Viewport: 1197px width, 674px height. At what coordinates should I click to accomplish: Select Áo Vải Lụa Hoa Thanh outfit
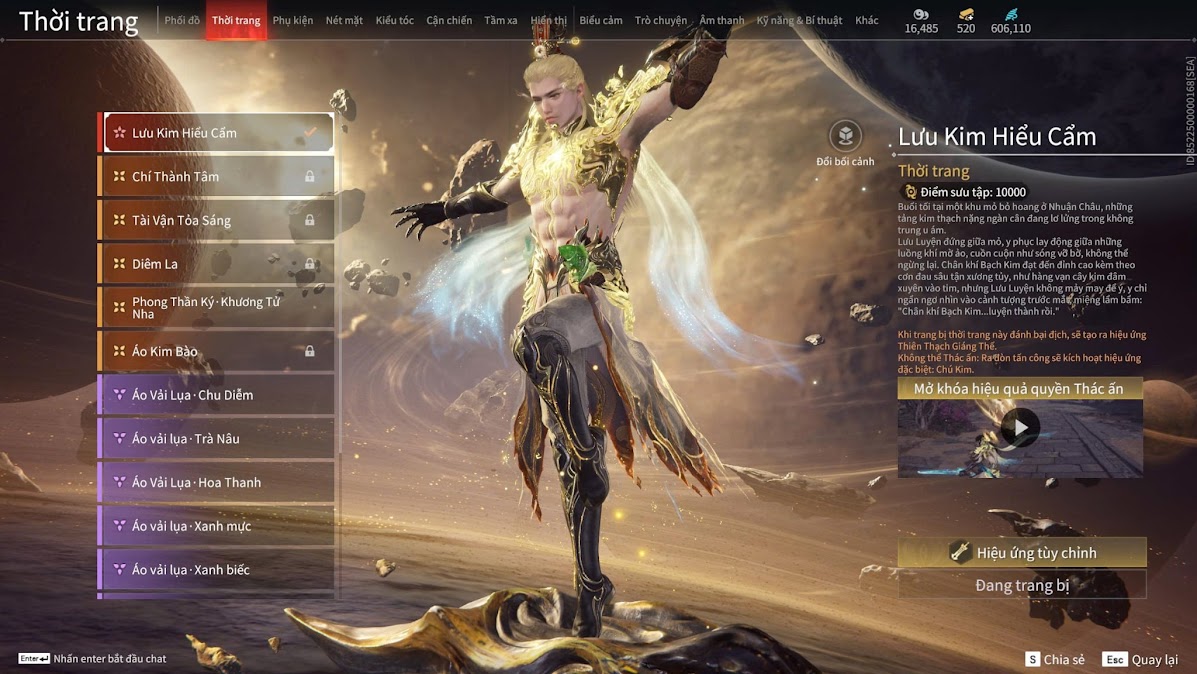click(x=217, y=482)
